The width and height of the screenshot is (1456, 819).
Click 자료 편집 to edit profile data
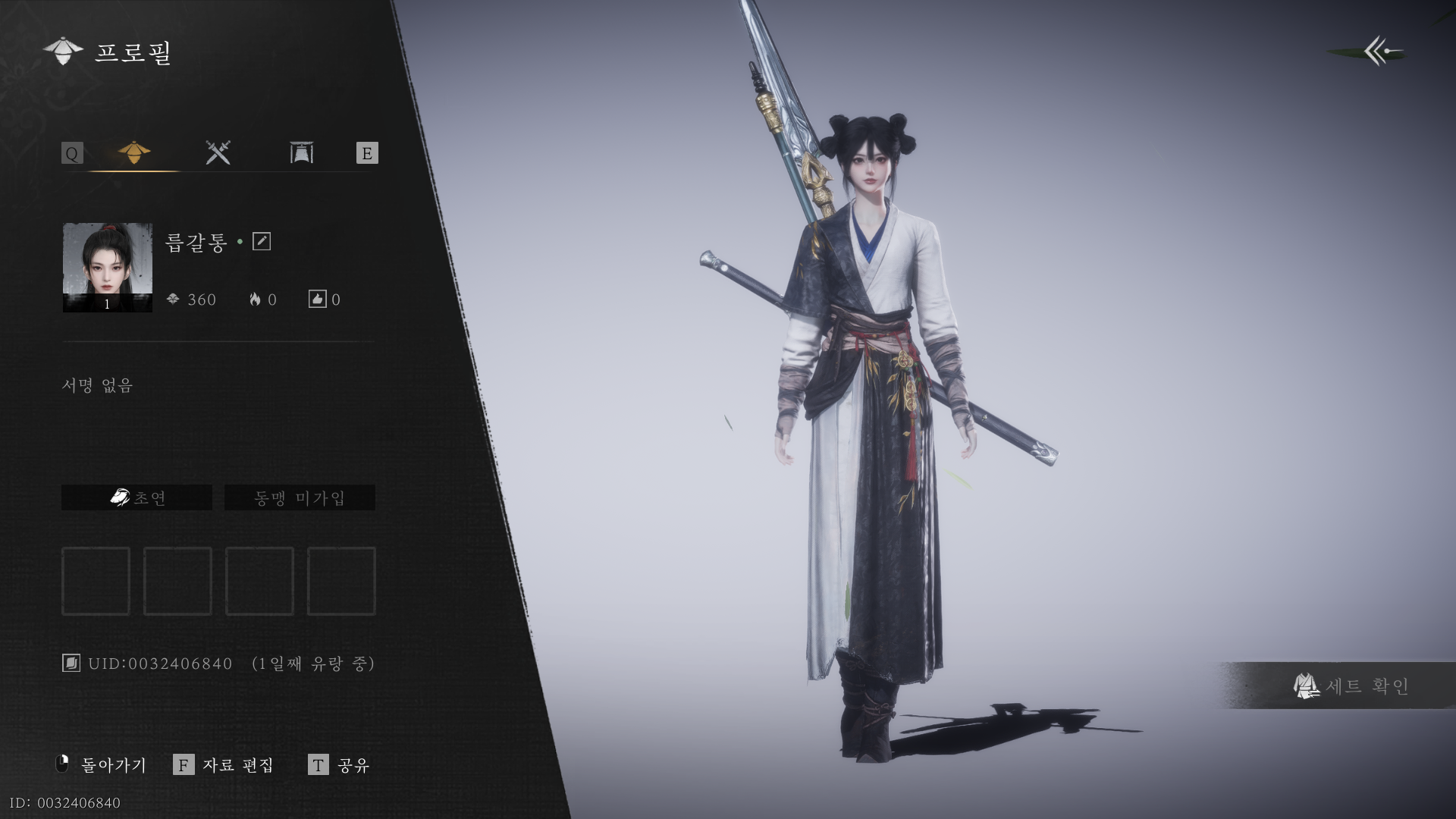pos(224,764)
